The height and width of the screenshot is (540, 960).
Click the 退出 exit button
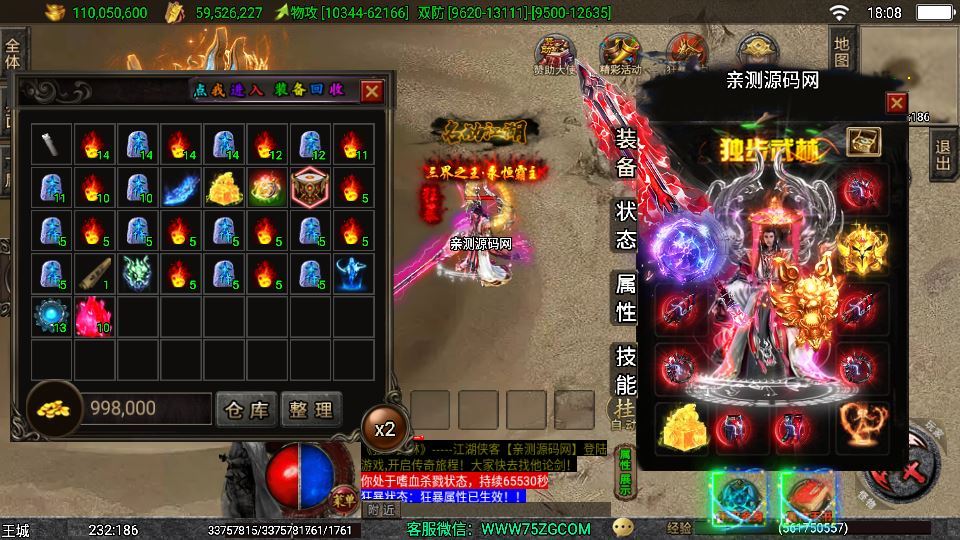[941, 156]
